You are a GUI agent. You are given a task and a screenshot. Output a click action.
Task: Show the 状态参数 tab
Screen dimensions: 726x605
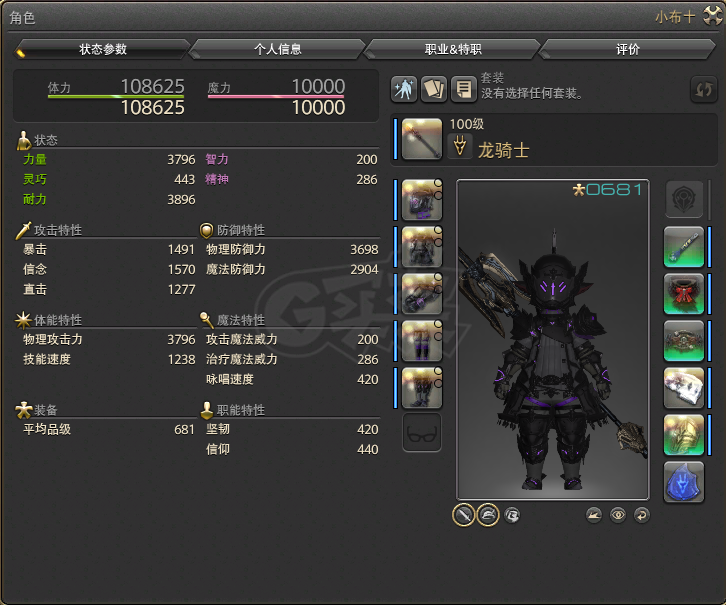coord(103,49)
